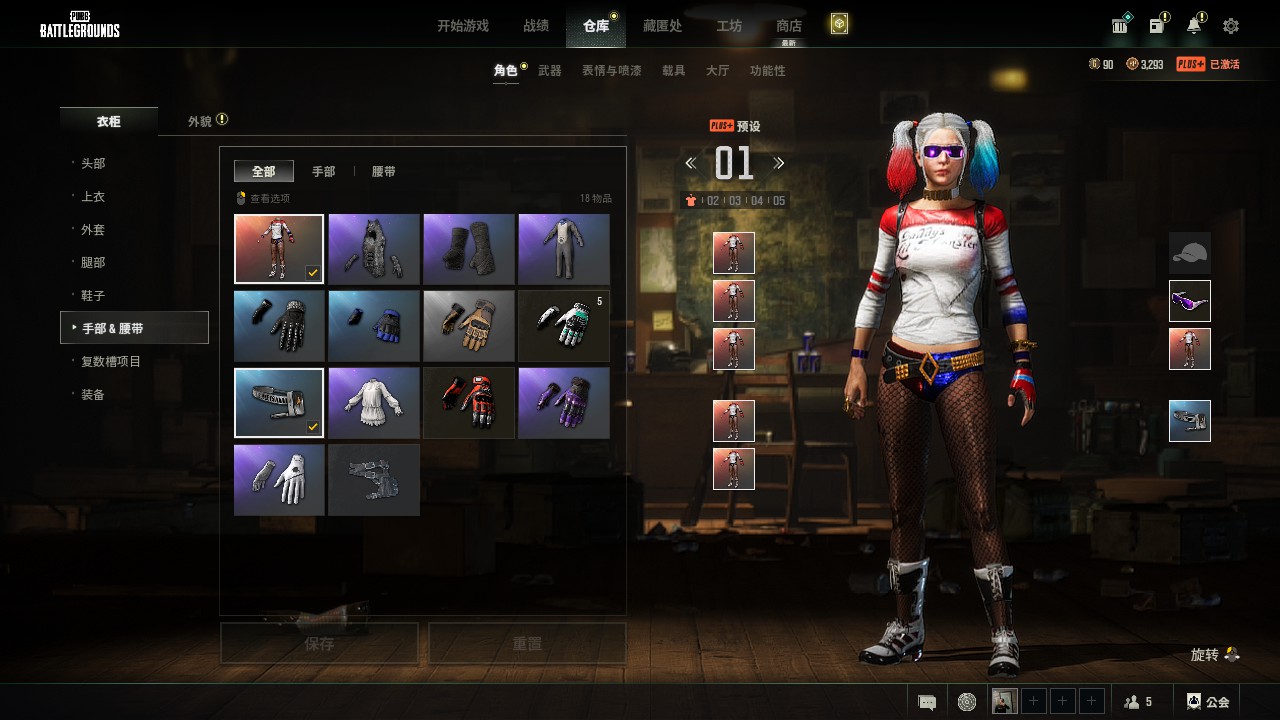Choose the 头部 head category
This screenshot has width=1280, height=720.
click(x=93, y=163)
